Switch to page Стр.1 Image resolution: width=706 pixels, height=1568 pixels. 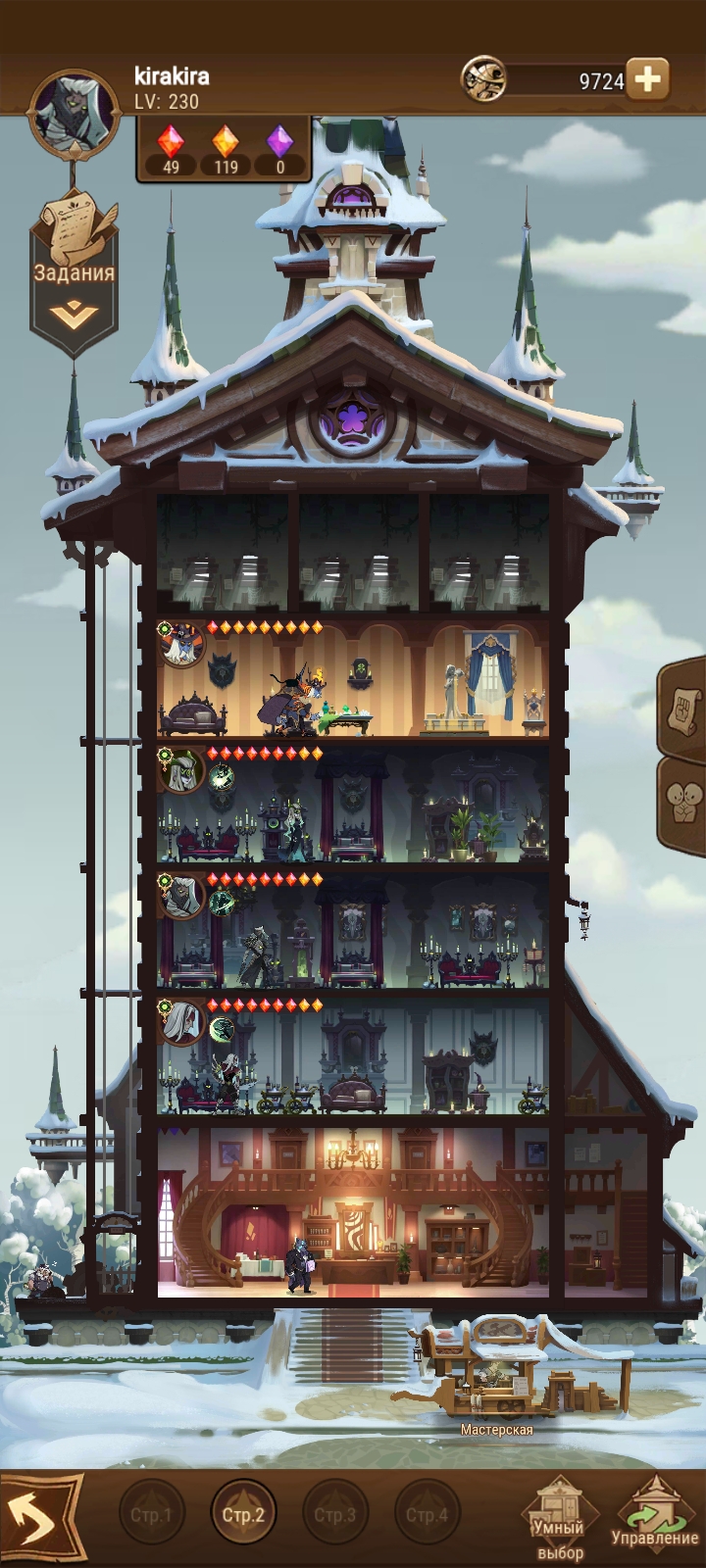(x=151, y=1514)
